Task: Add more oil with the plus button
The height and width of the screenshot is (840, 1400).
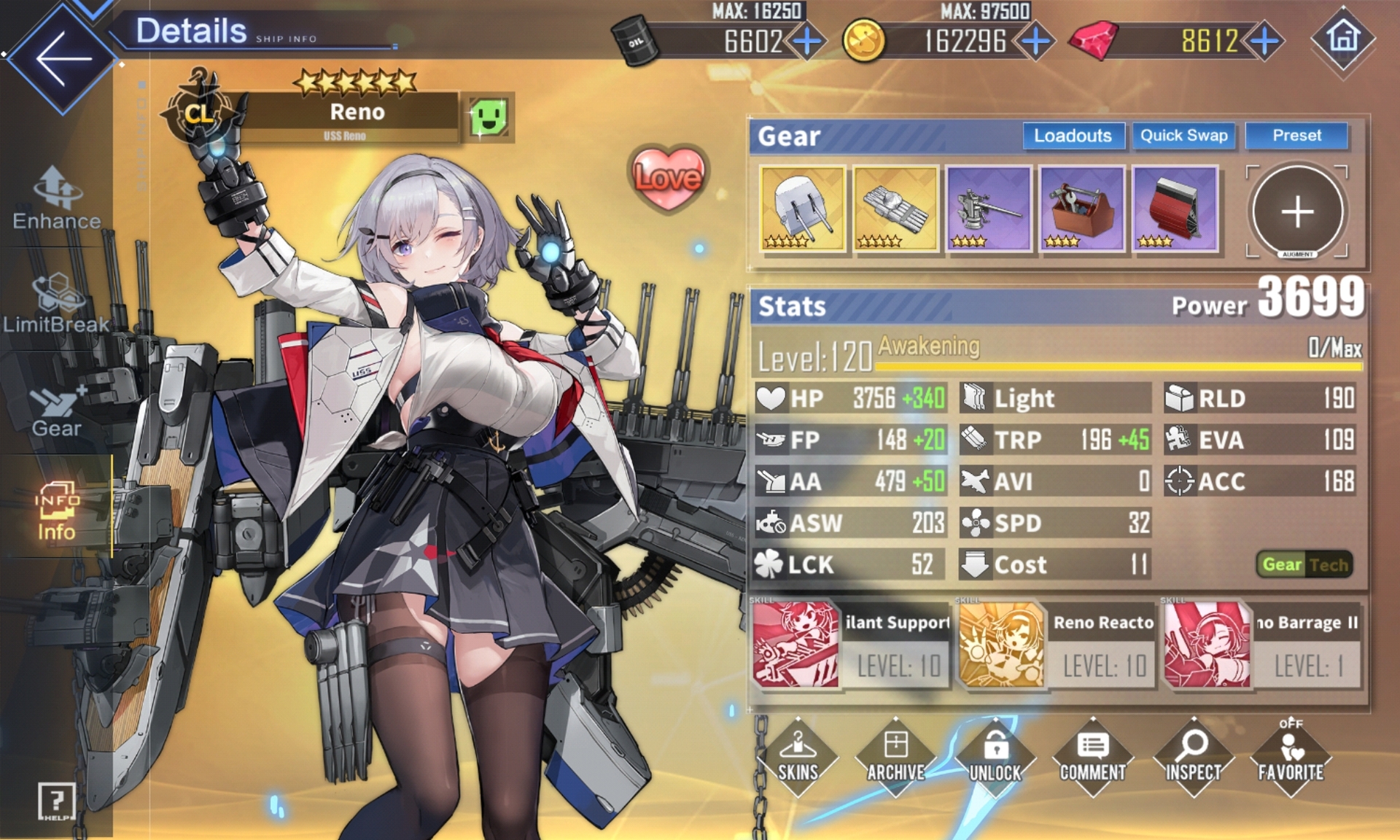Action: [x=807, y=41]
